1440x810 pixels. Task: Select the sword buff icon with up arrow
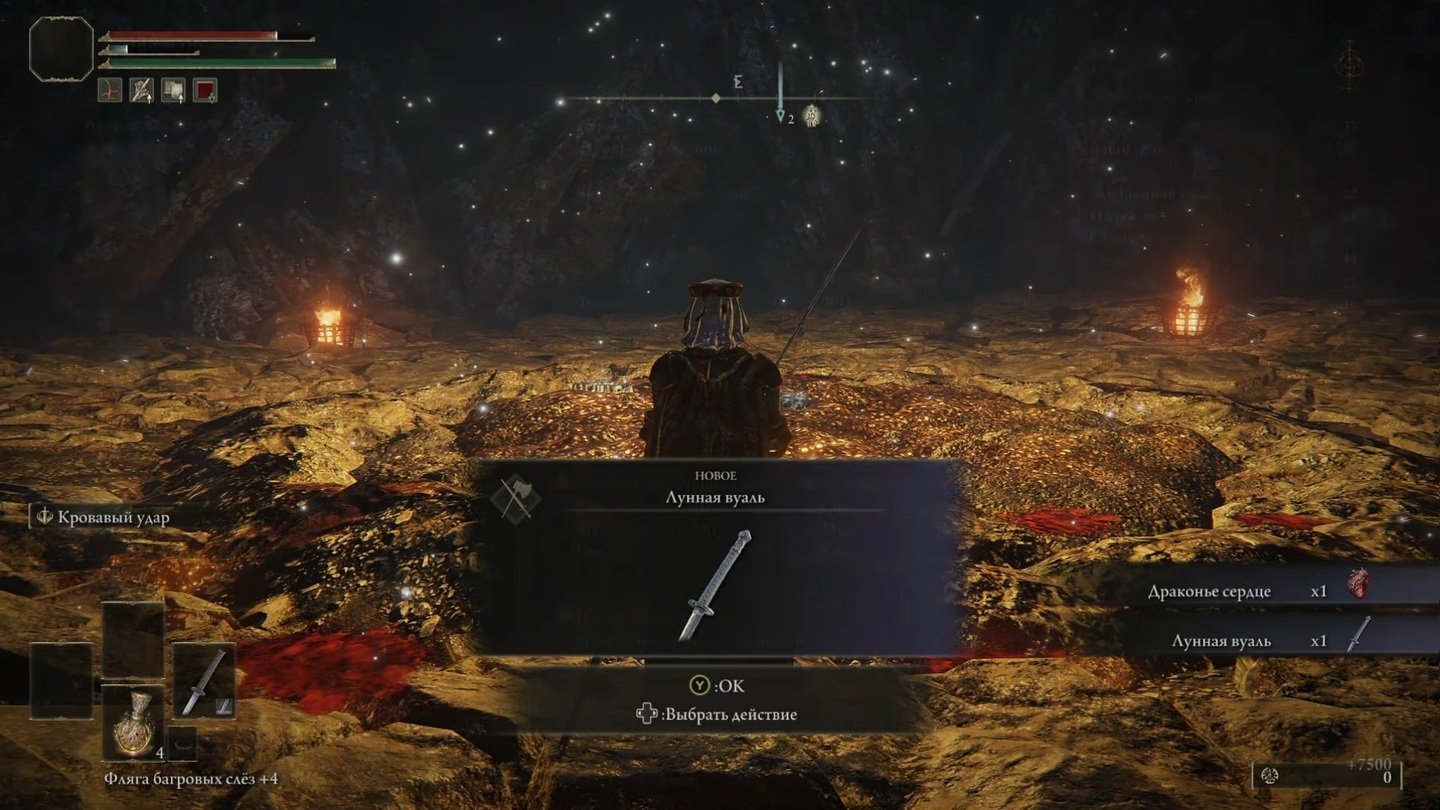tap(142, 90)
